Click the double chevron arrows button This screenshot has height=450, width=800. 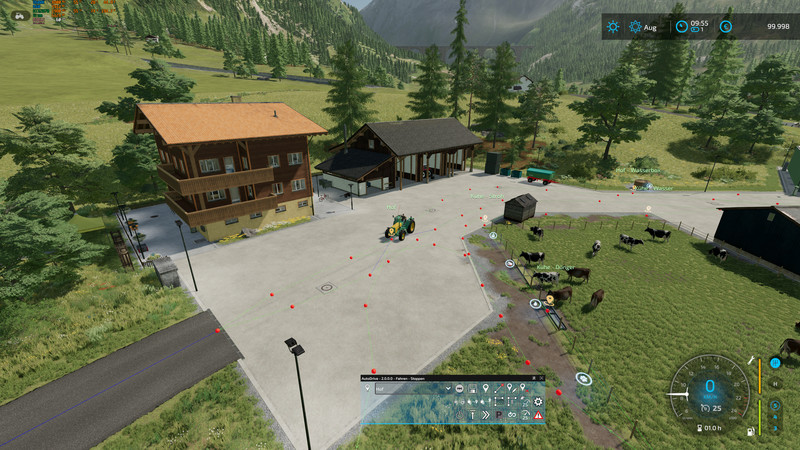(x=485, y=415)
